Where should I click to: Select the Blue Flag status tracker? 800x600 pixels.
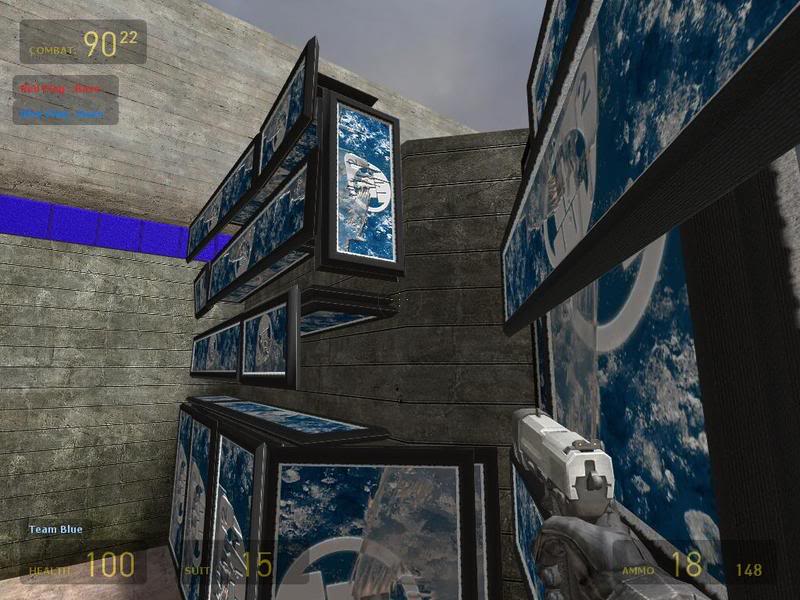[66, 113]
